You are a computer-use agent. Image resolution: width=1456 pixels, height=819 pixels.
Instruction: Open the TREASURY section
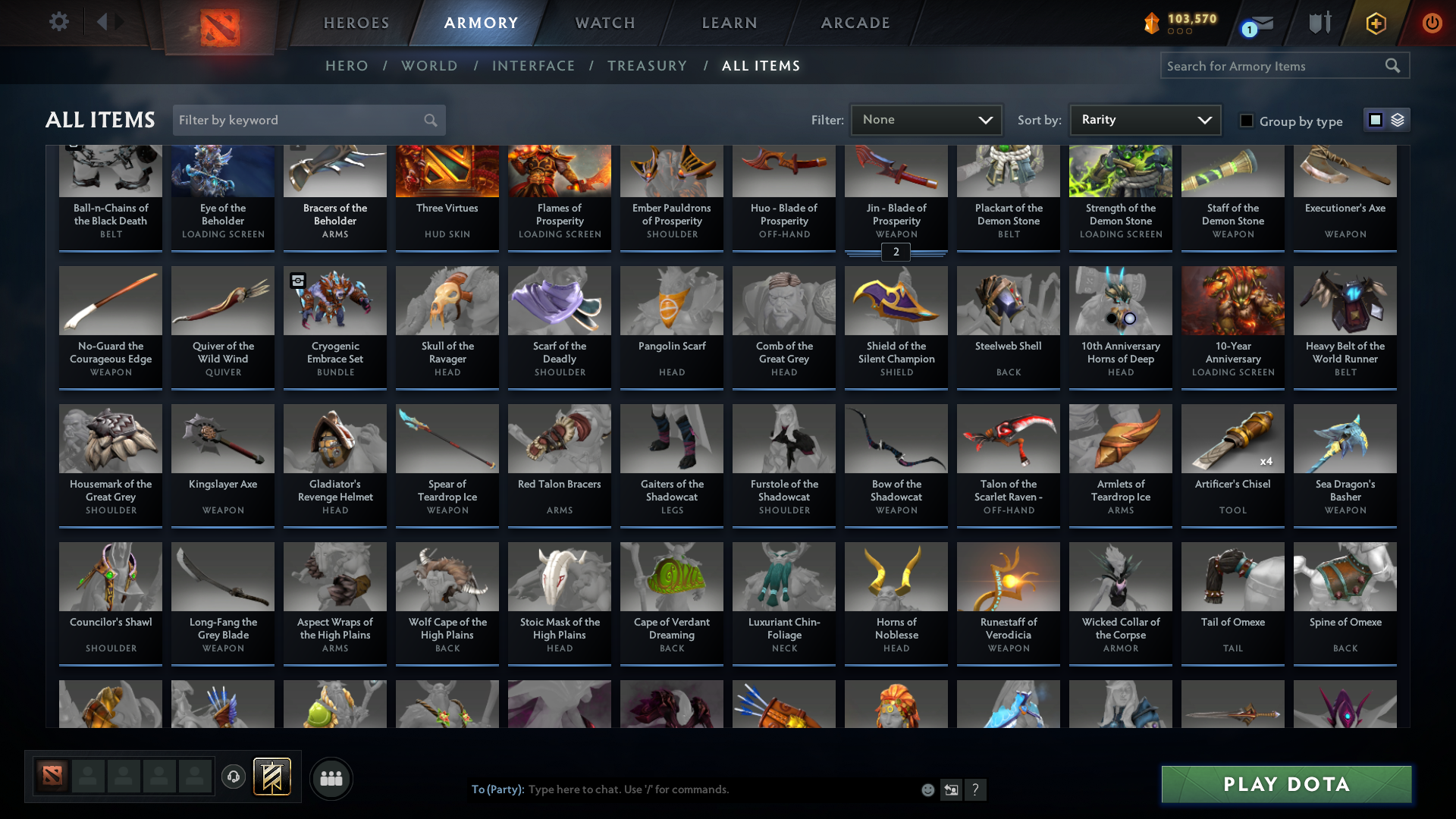647,66
